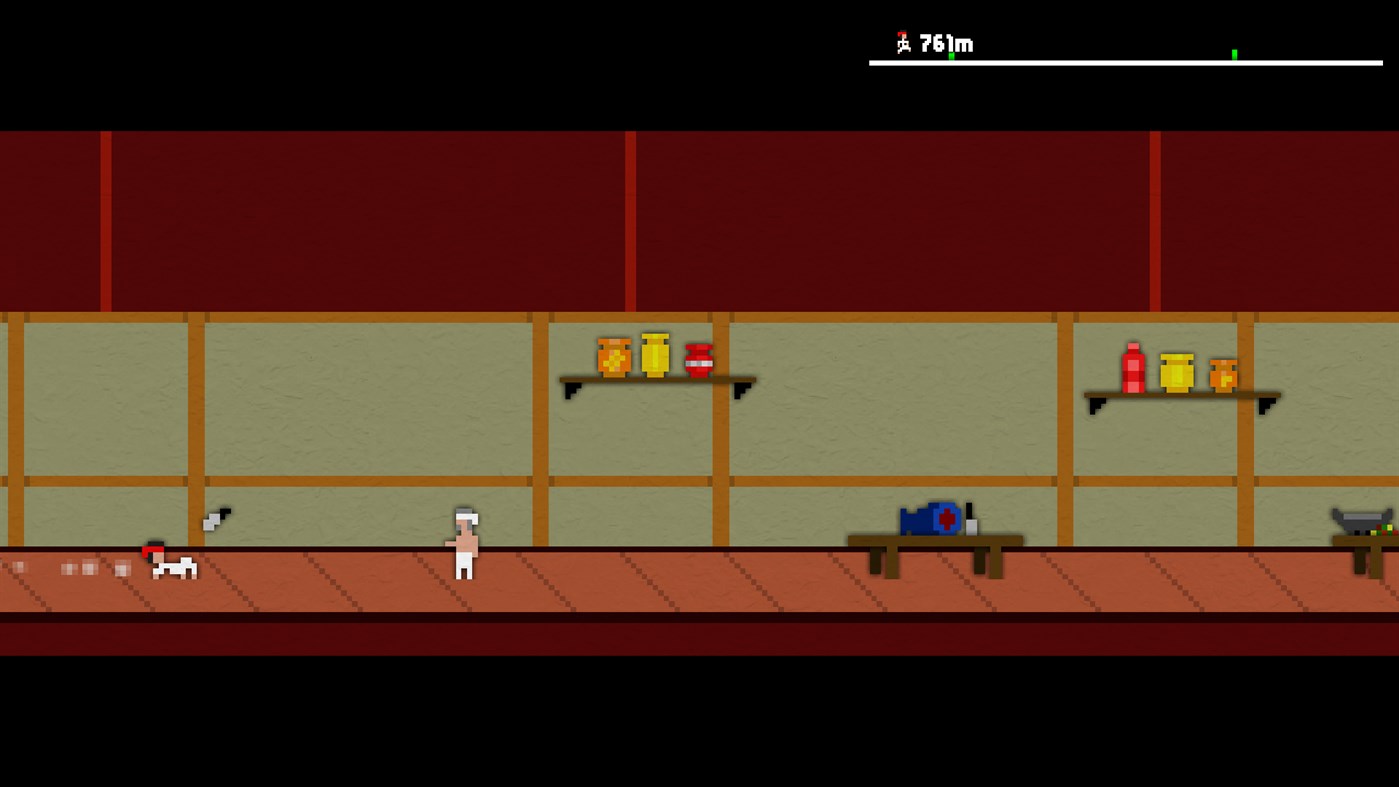
Task: Click the right green checkpoint marker on the progress bar
Action: click(1234, 56)
